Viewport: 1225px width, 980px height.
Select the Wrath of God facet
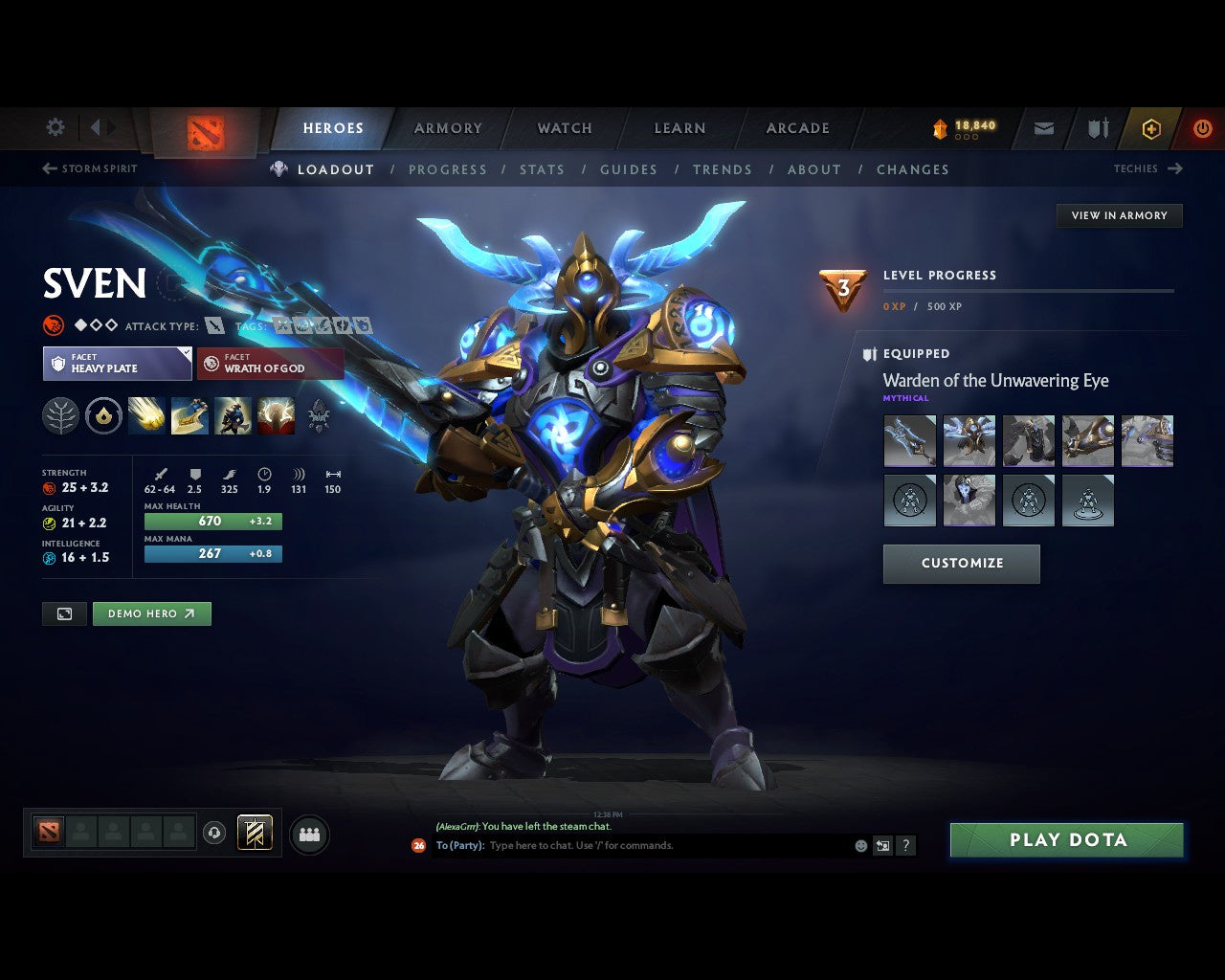(x=270, y=364)
